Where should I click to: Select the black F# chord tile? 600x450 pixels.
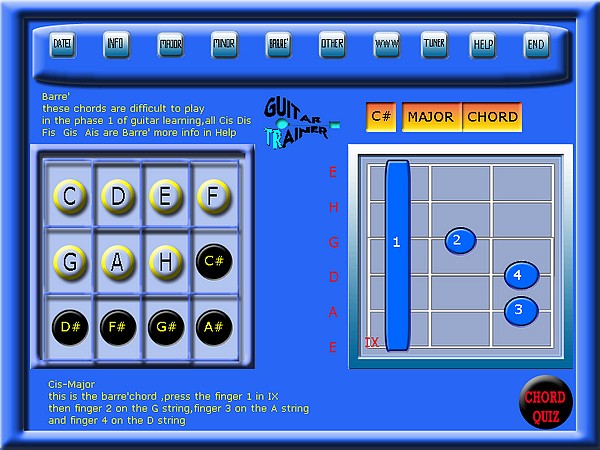[118, 326]
